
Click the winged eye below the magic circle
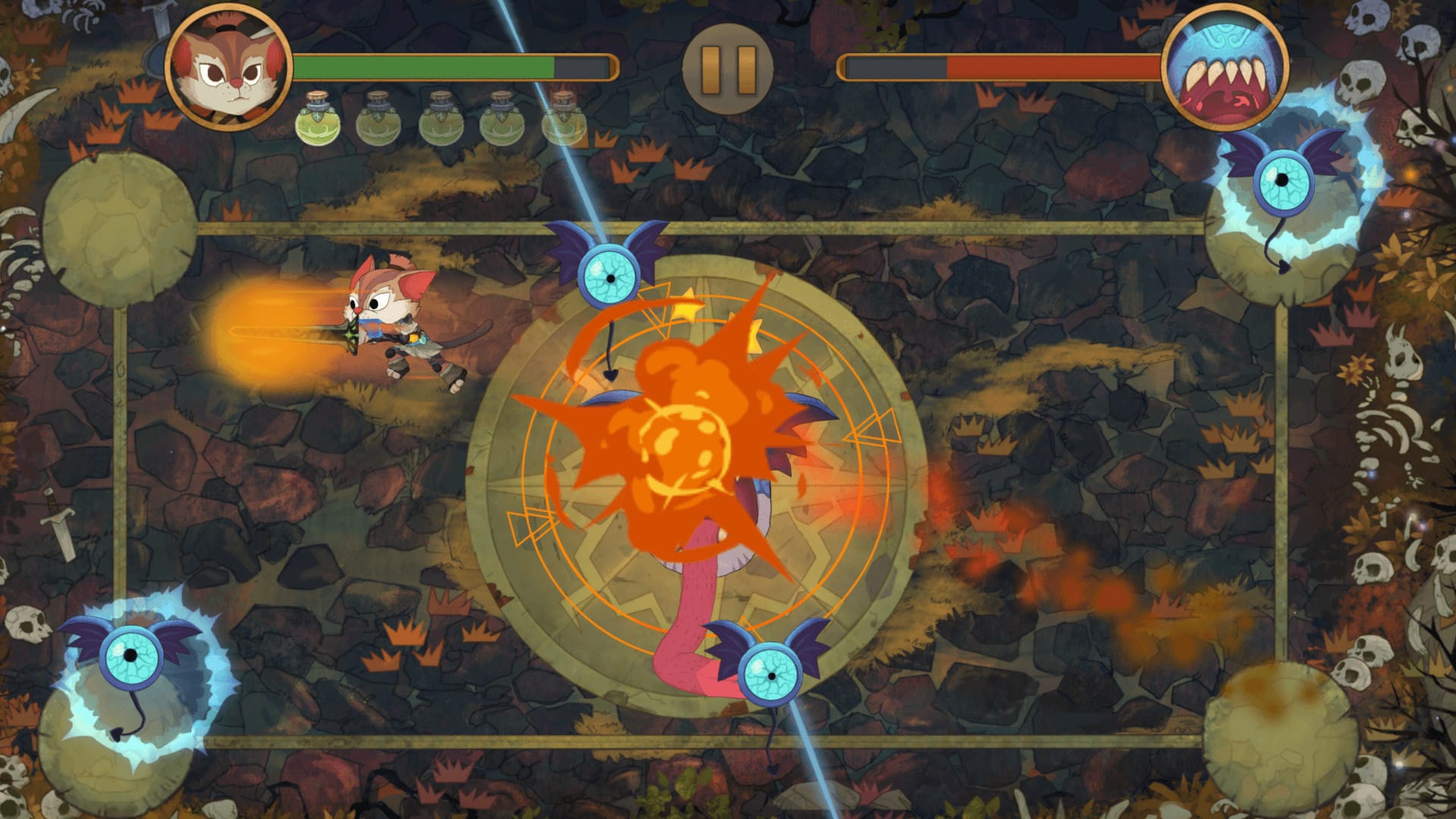click(x=773, y=675)
